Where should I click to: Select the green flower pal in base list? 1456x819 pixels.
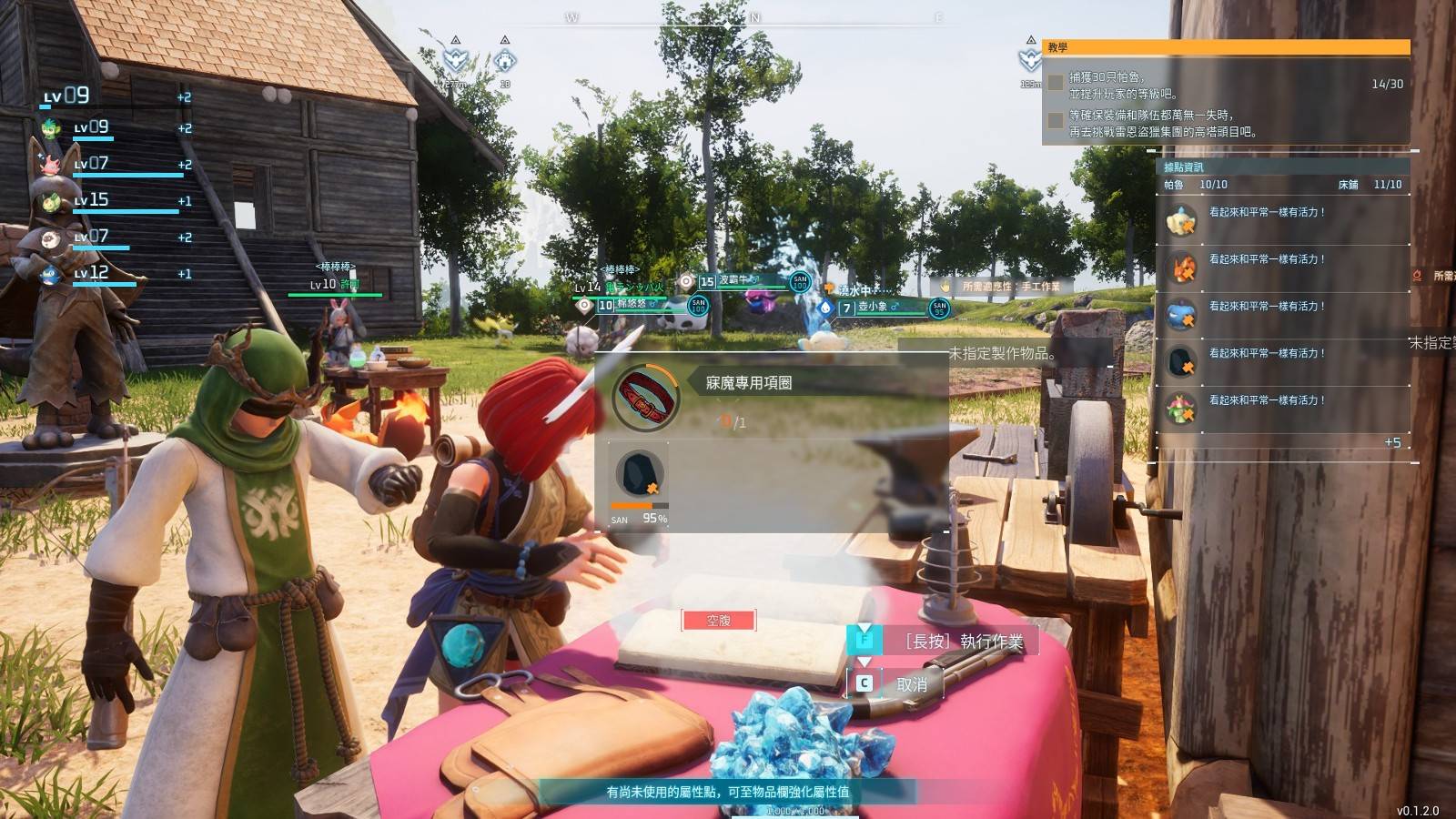click(x=1181, y=409)
